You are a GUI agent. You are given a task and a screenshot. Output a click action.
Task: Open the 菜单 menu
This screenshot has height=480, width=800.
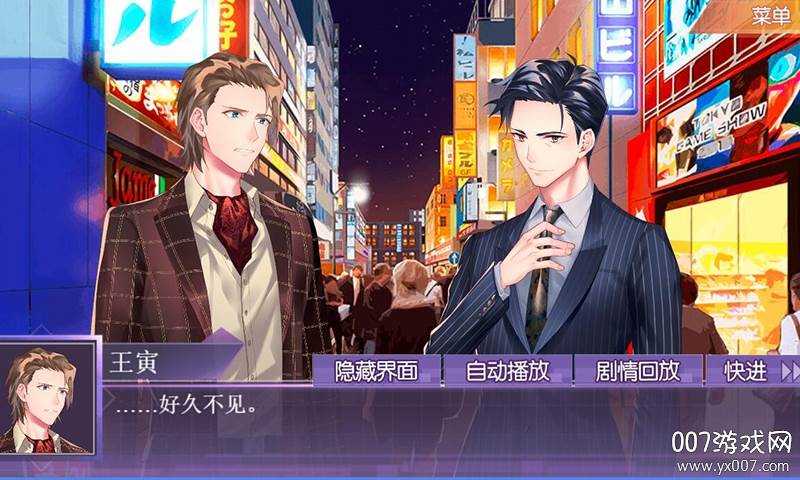pyautogui.click(x=772, y=15)
